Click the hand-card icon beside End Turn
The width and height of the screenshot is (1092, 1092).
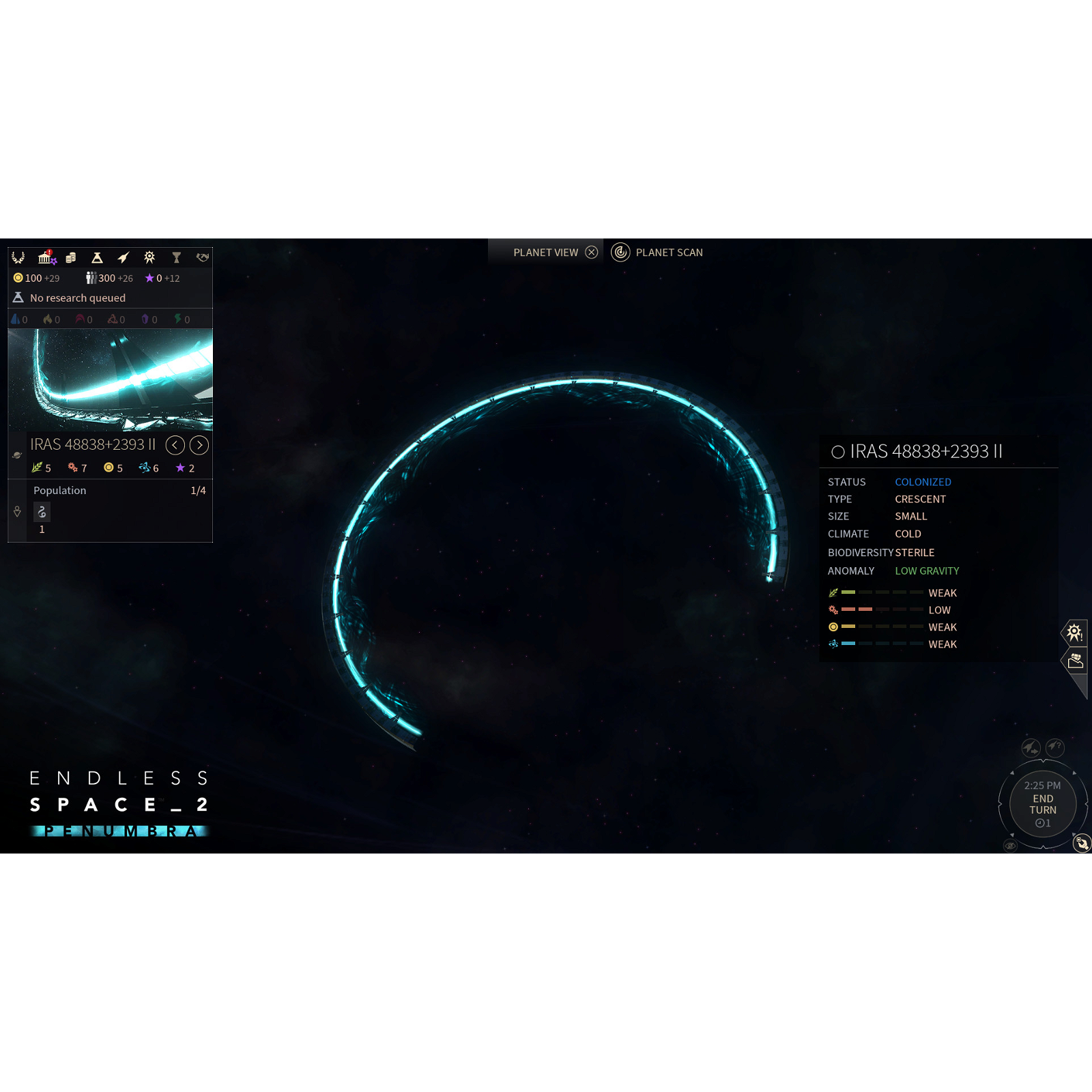(x=1082, y=844)
